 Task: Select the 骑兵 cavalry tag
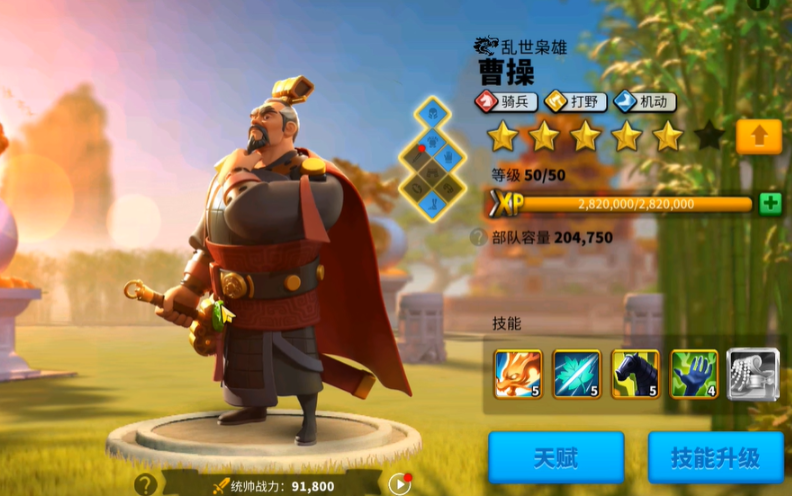(x=506, y=101)
